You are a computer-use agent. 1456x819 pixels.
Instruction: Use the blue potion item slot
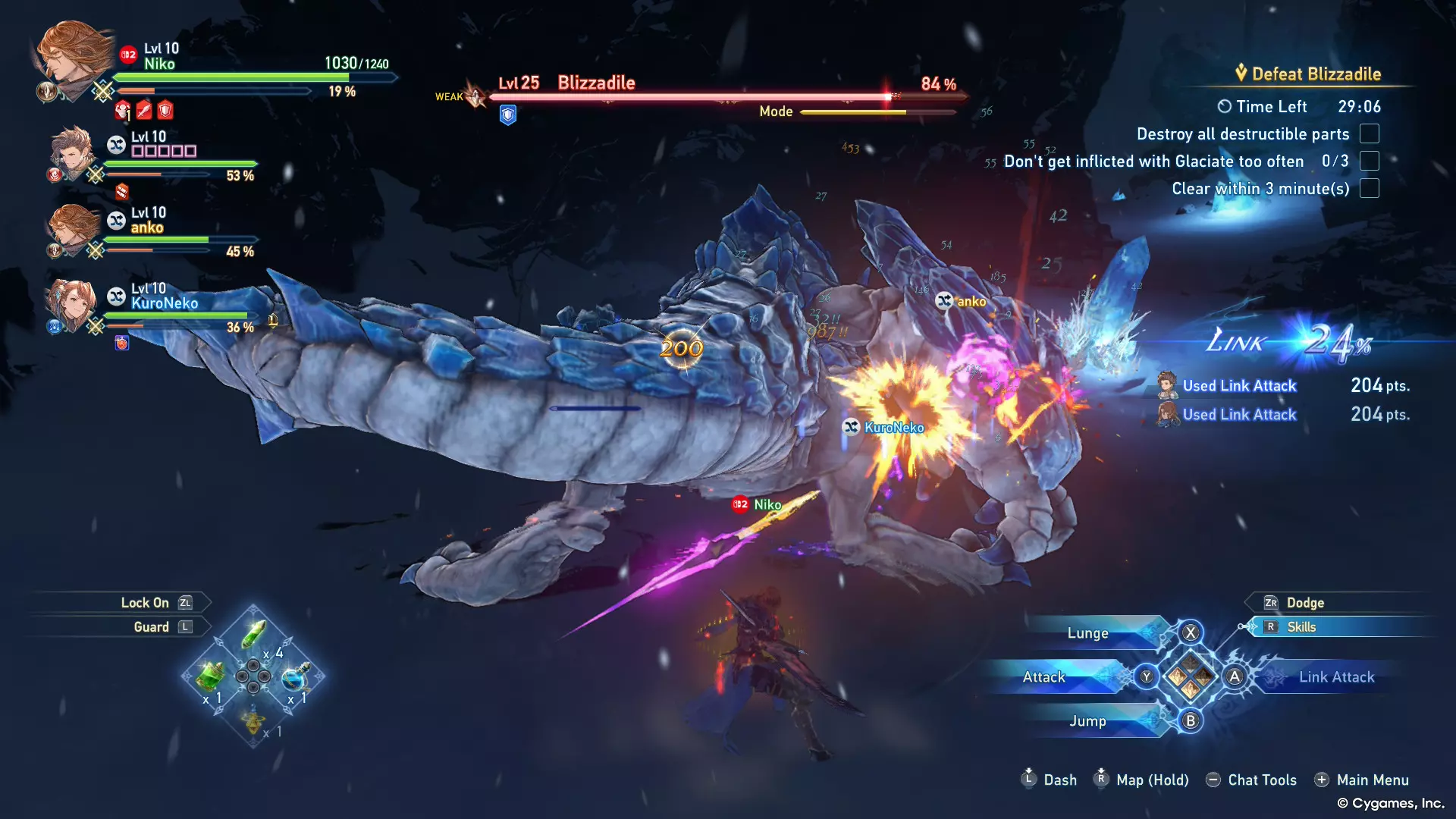tap(295, 676)
